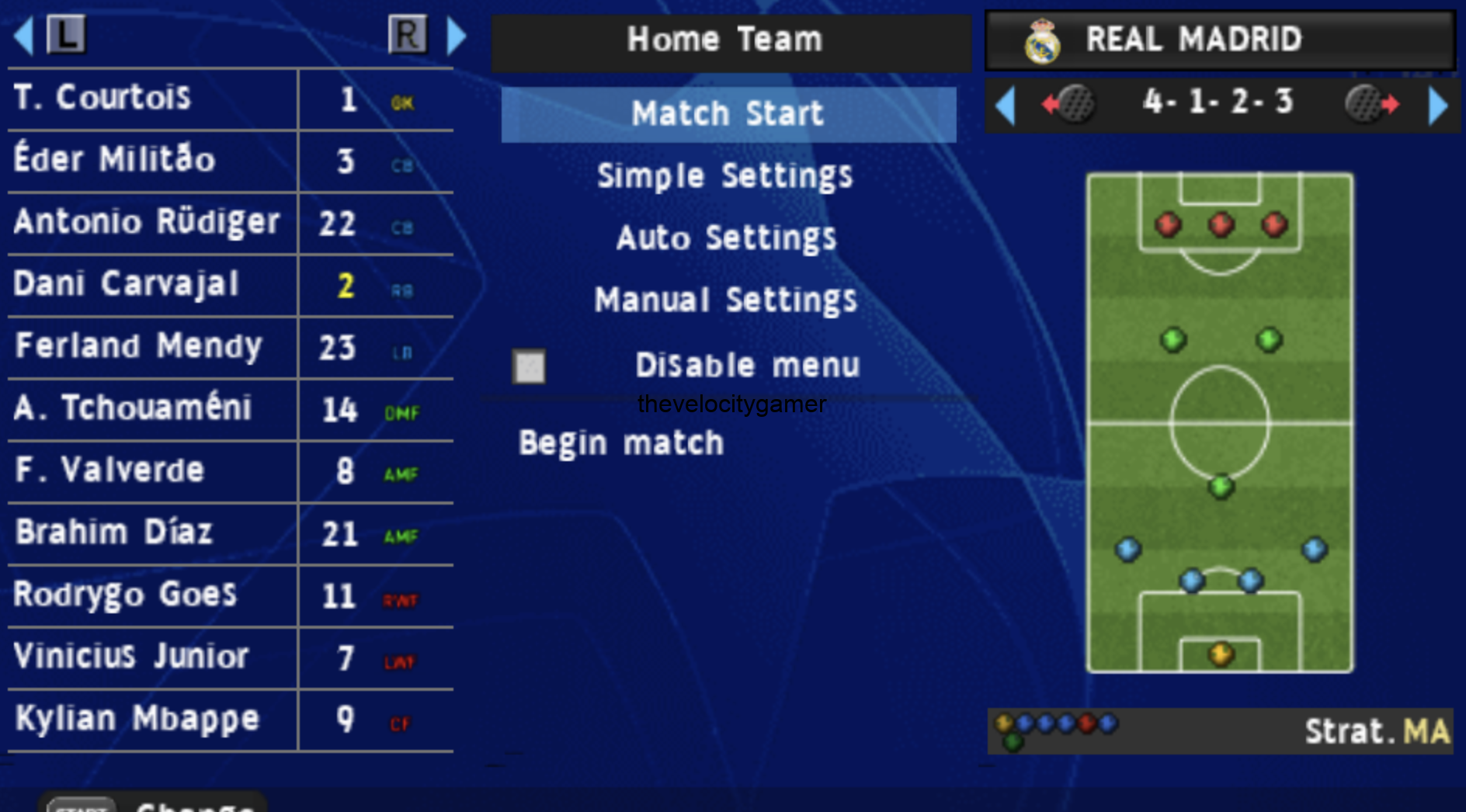The width and height of the screenshot is (1466, 812).
Task: Click the ball icon right of the 4-1-2-3 formation
Action: (x=1367, y=103)
